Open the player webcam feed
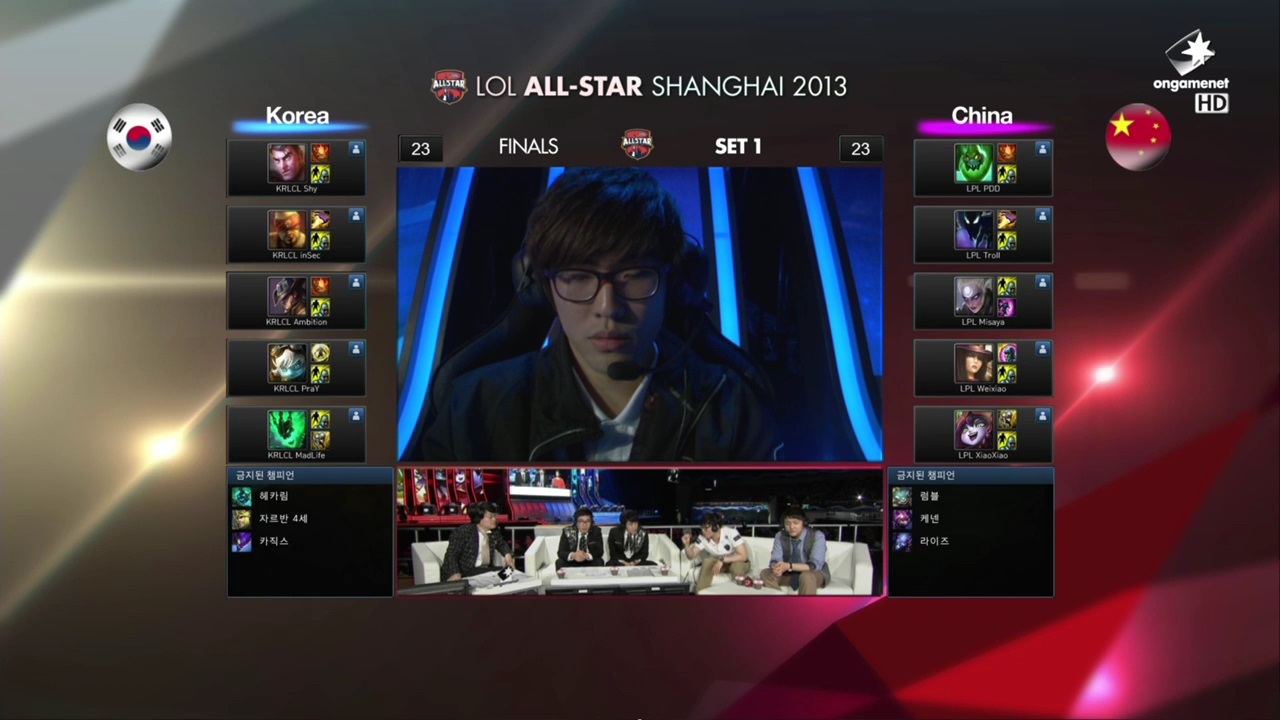The width and height of the screenshot is (1280, 720). [640, 314]
